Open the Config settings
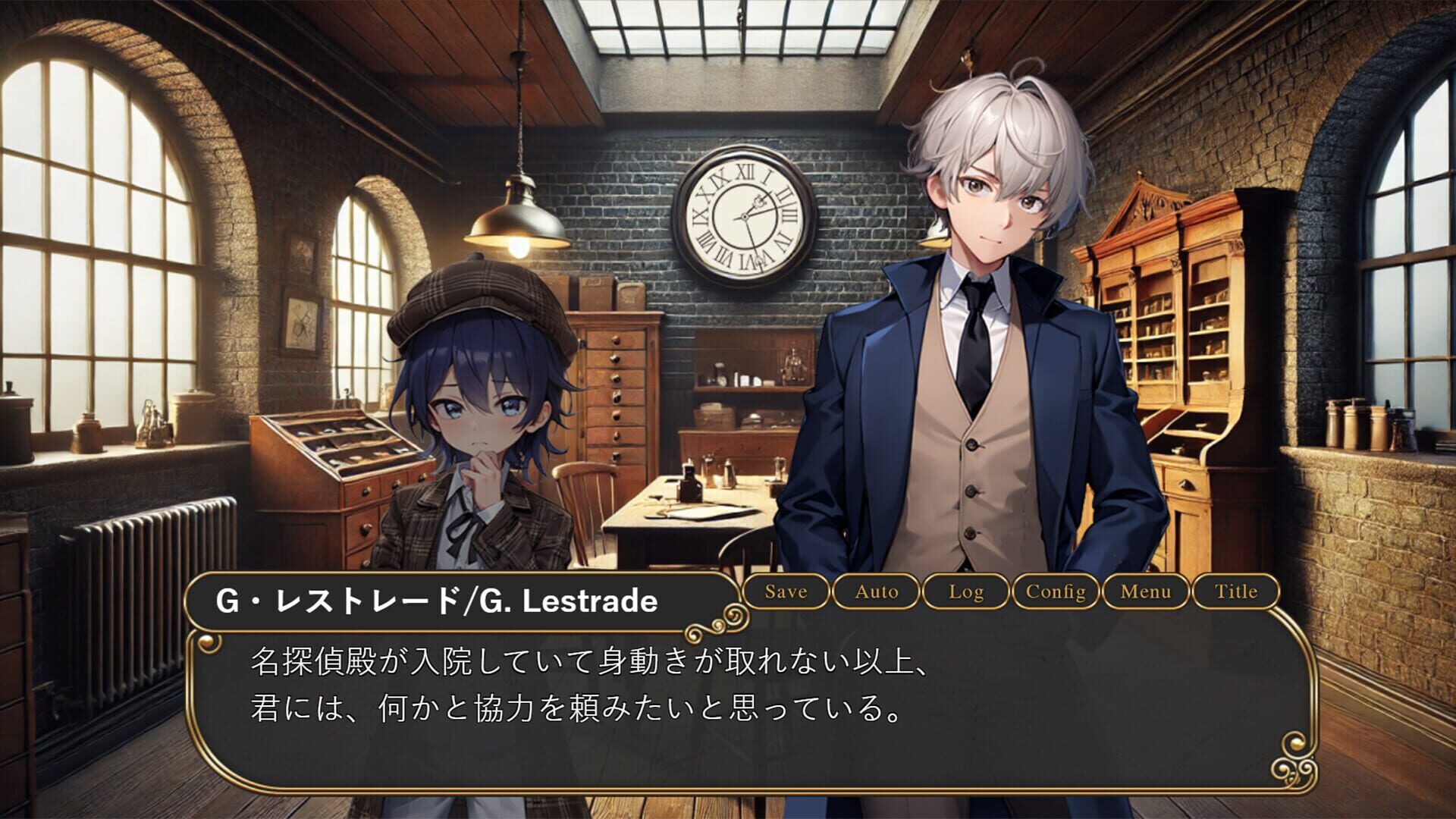Image resolution: width=1456 pixels, height=819 pixels. pos(1056,592)
